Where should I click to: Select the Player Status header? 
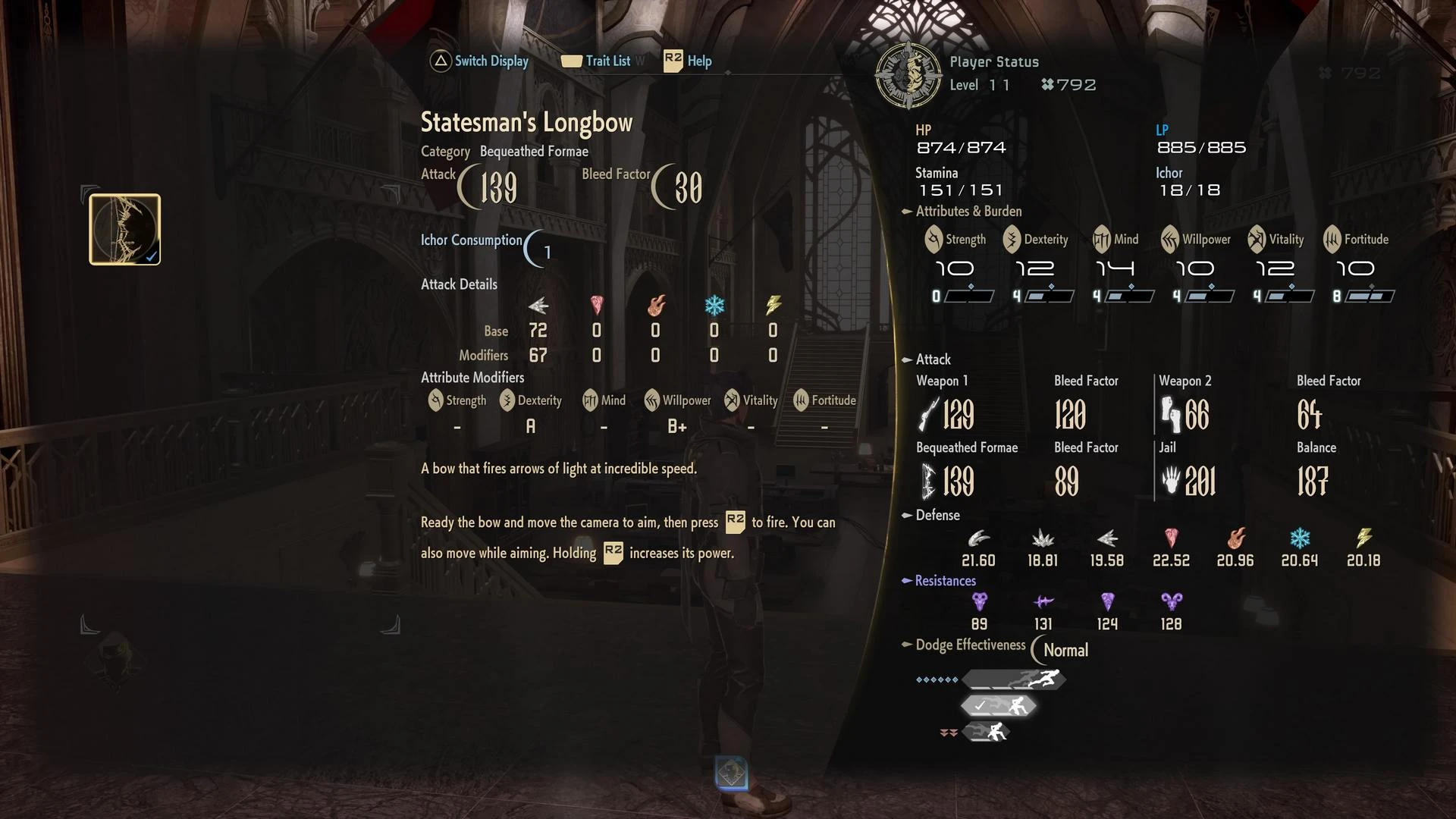(994, 61)
